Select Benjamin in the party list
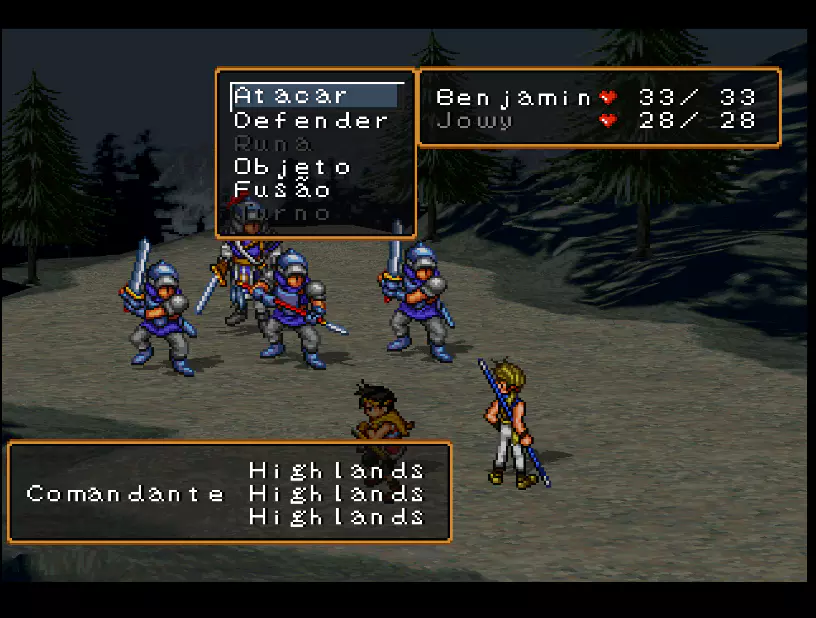This screenshot has width=816, height=618. (514, 98)
